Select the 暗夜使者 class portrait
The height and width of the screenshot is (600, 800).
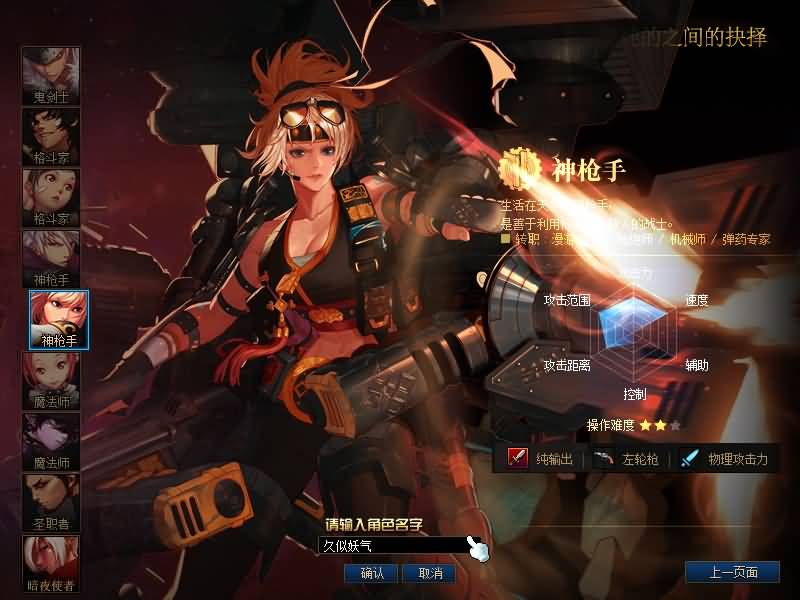coord(51,564)
